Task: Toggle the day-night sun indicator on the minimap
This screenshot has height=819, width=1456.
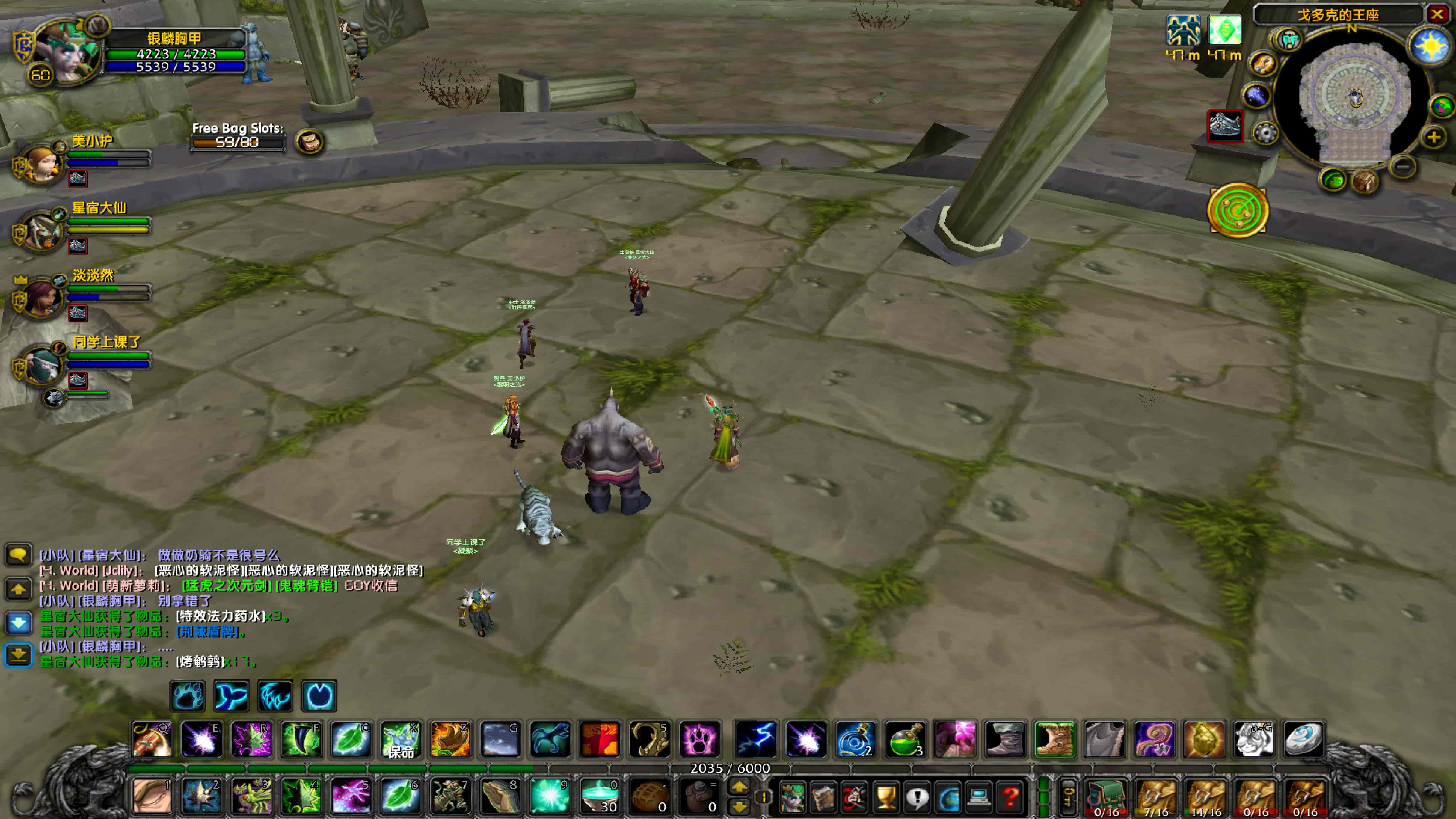Action: tap(1429, 44)
